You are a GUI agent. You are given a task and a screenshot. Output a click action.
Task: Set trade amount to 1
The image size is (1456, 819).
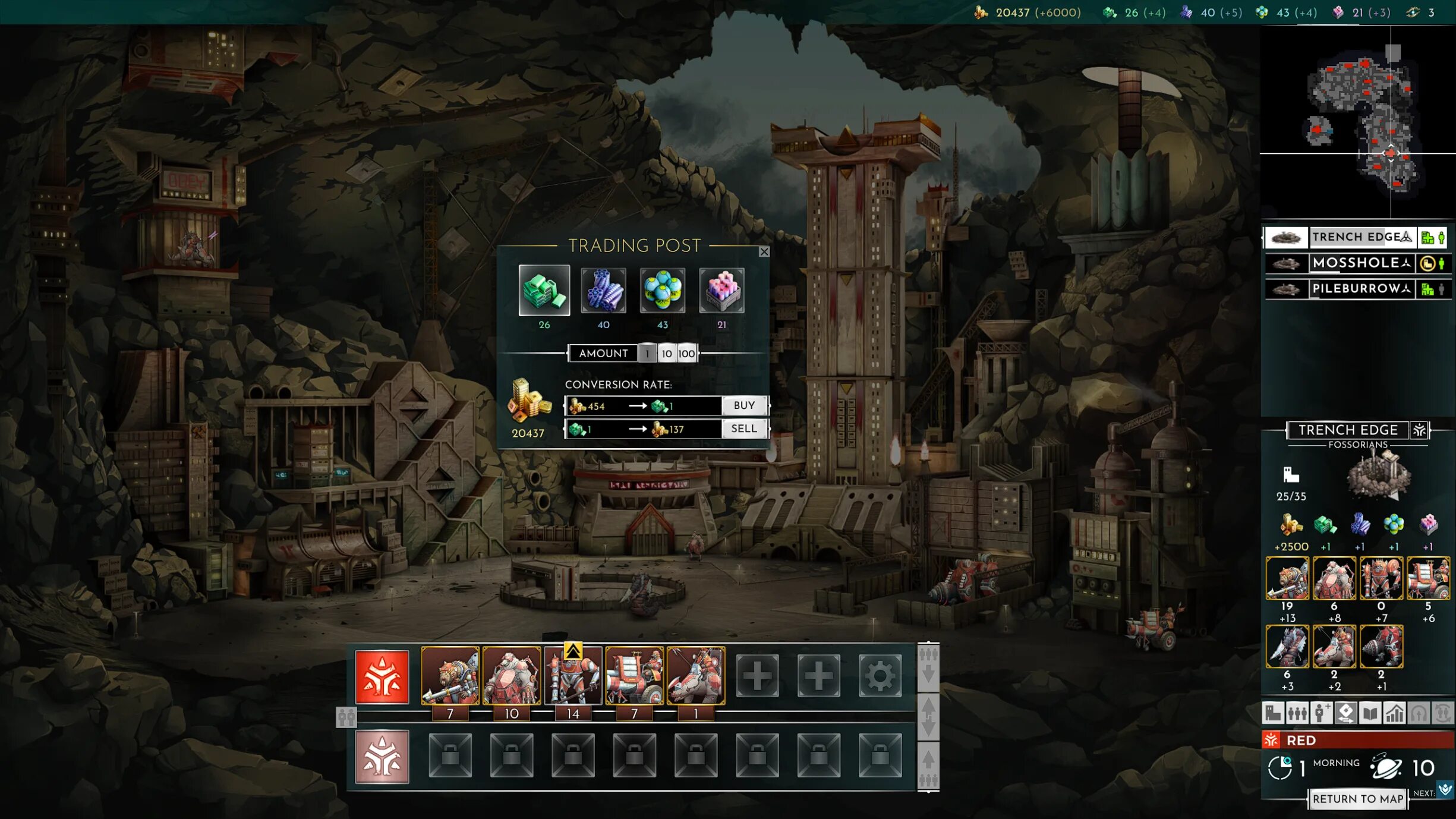click(647, 354)
